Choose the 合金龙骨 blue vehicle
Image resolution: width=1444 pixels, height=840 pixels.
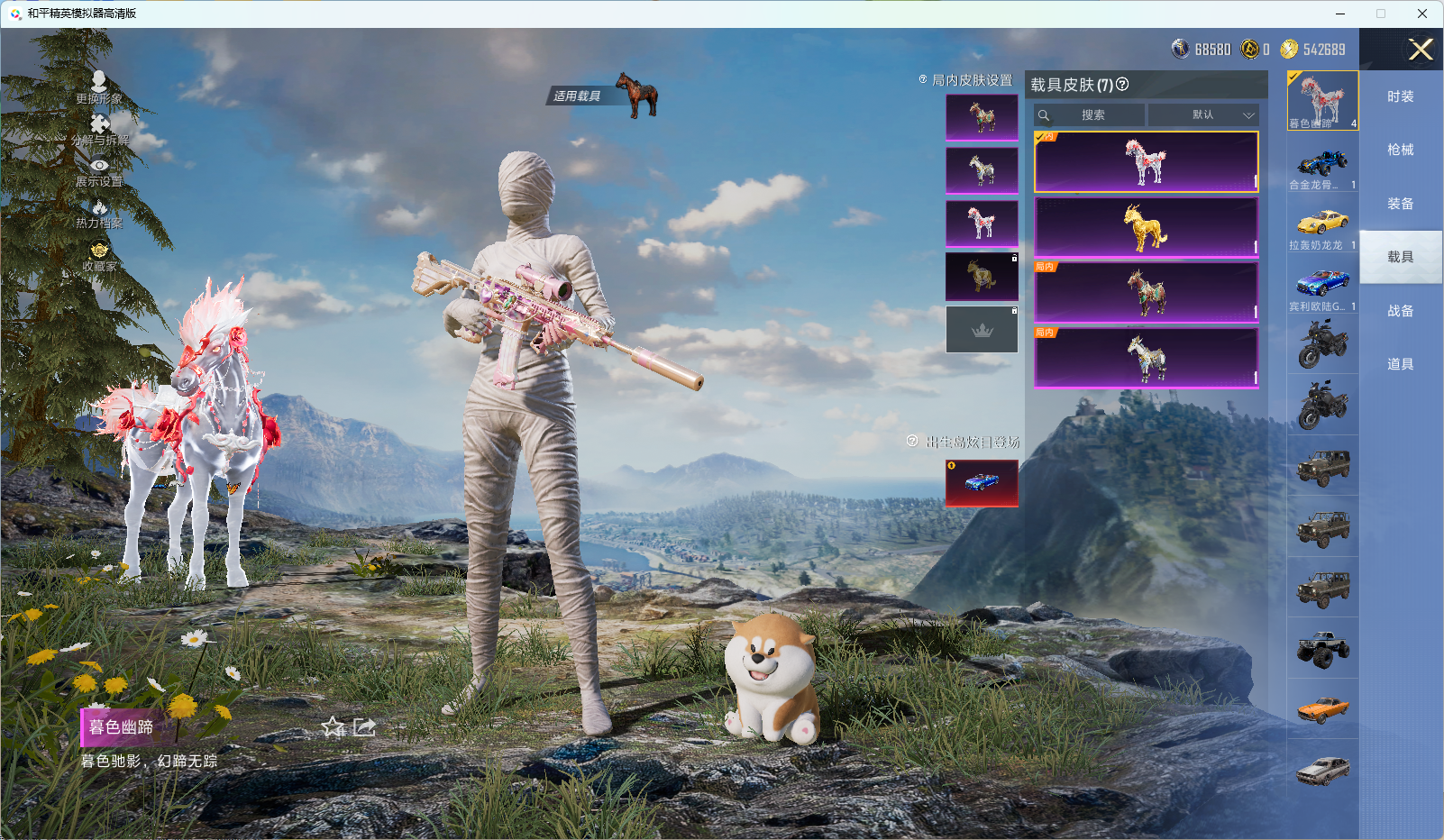point(1322,166)
